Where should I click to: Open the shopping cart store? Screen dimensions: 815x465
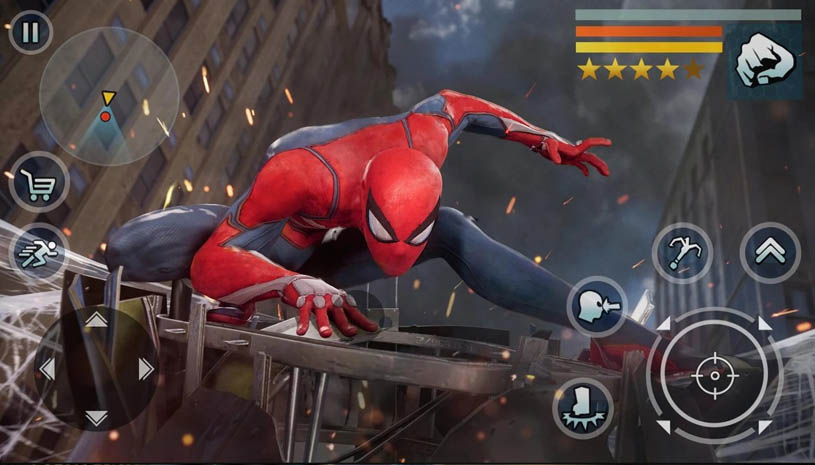click(x=39, y=182)
